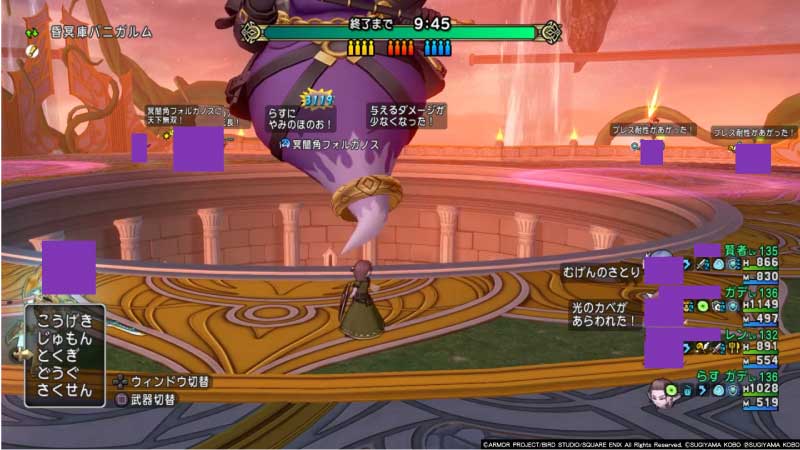Select the こうげき attack command
800x450 pixels.
65,321
